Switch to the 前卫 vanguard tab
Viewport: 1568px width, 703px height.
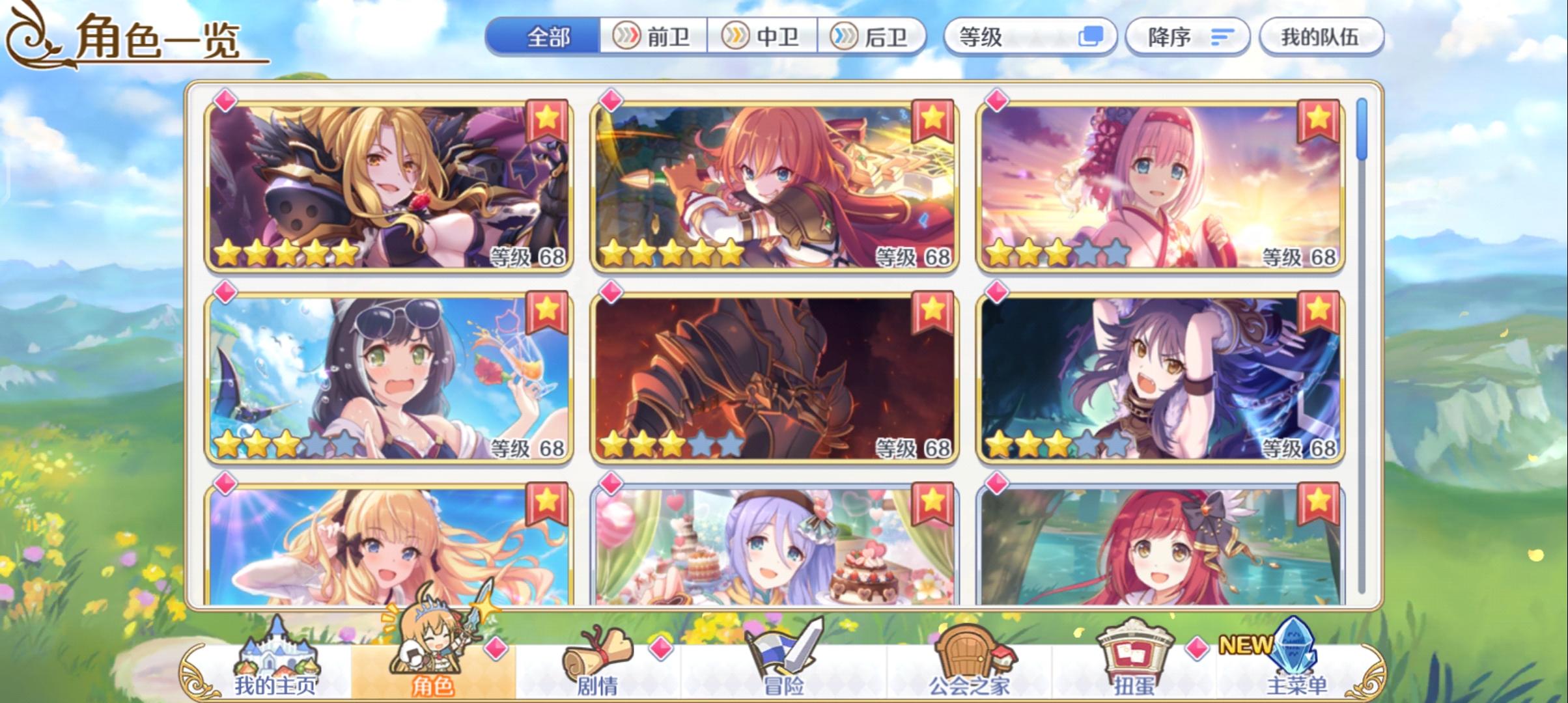654,37
